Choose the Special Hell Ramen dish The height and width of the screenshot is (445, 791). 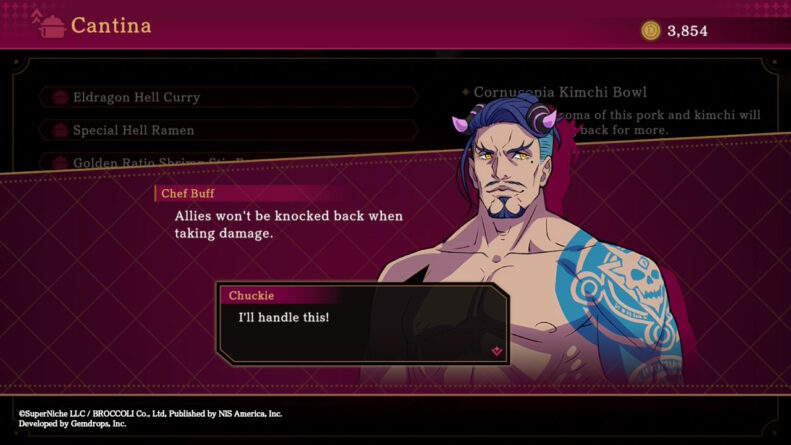coord(228,130)
